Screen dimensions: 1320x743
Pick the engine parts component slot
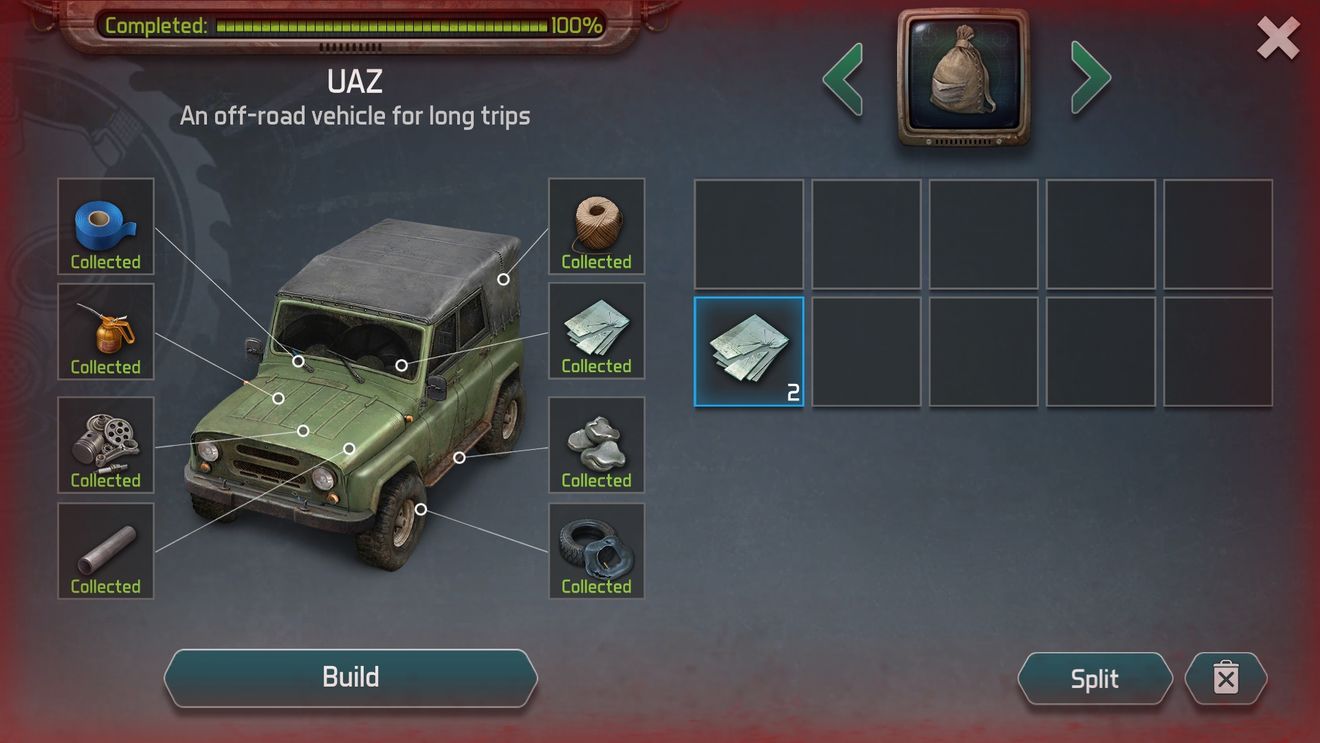106,445
